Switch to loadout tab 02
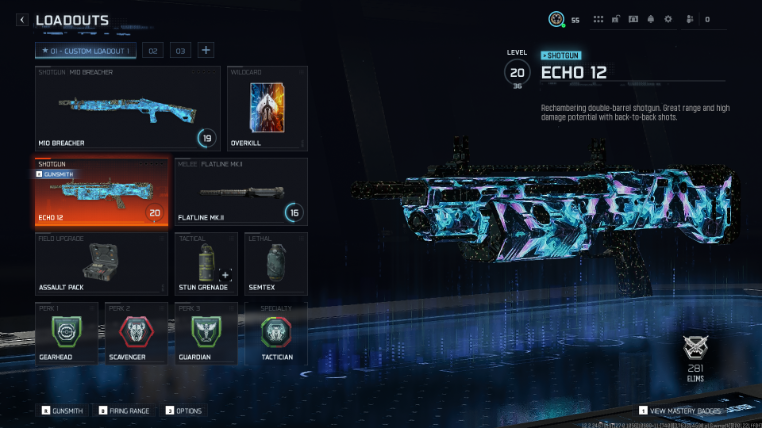Screen dimensions: 762x428 tap(153, 50)
